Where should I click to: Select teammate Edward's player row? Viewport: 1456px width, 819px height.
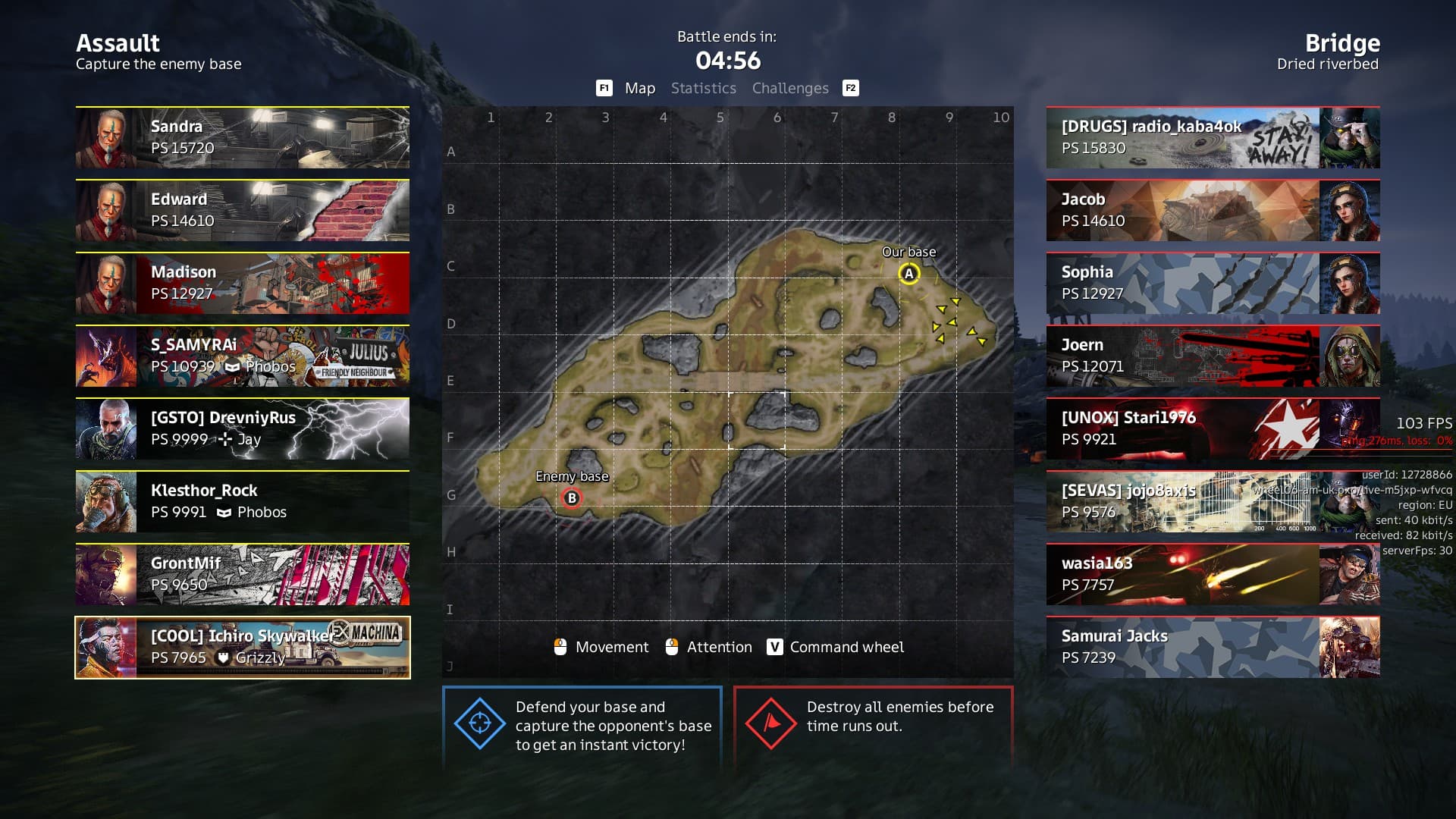pos(243,210)
